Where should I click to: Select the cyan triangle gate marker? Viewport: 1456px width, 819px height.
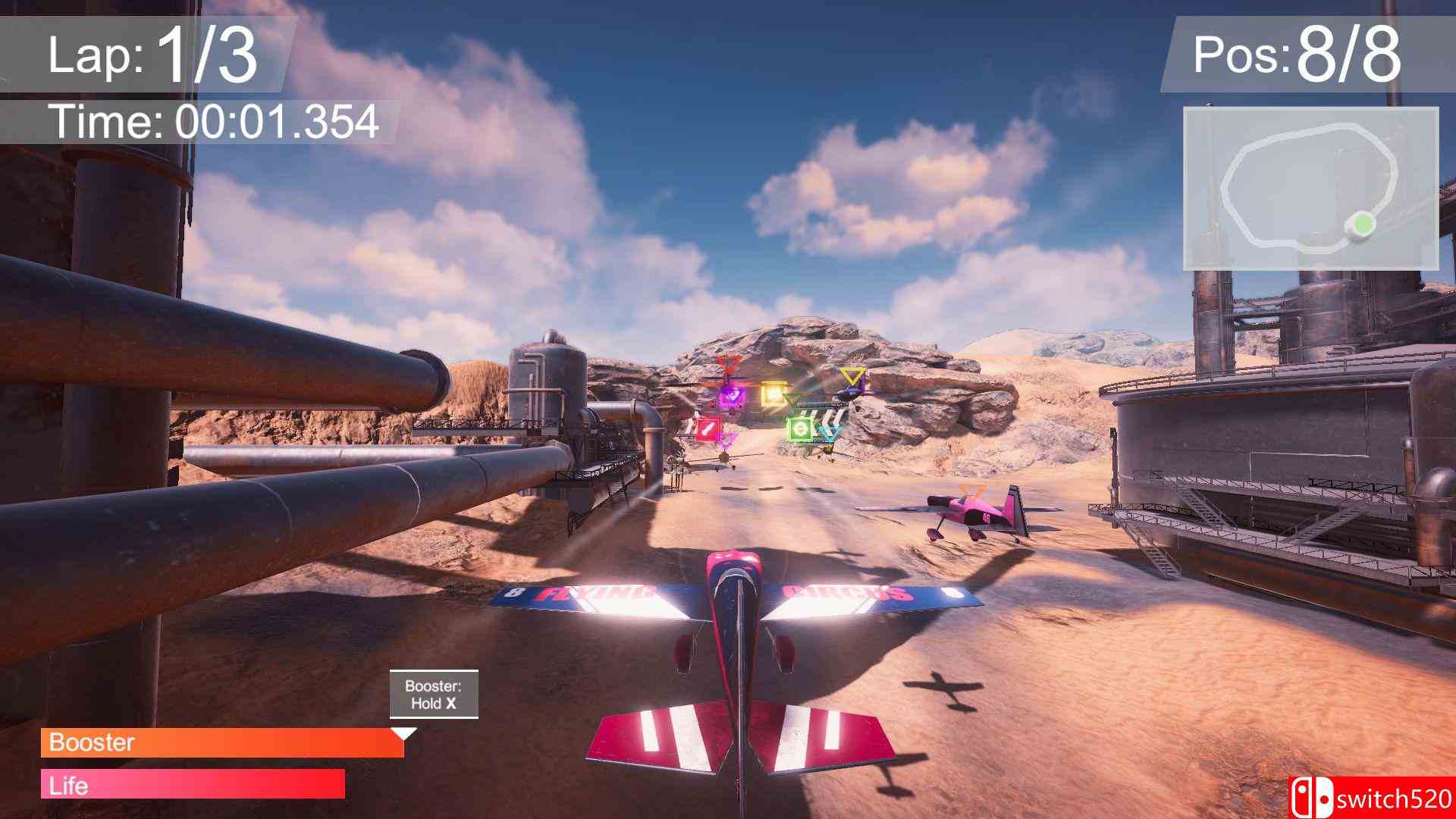pos(828,432)
